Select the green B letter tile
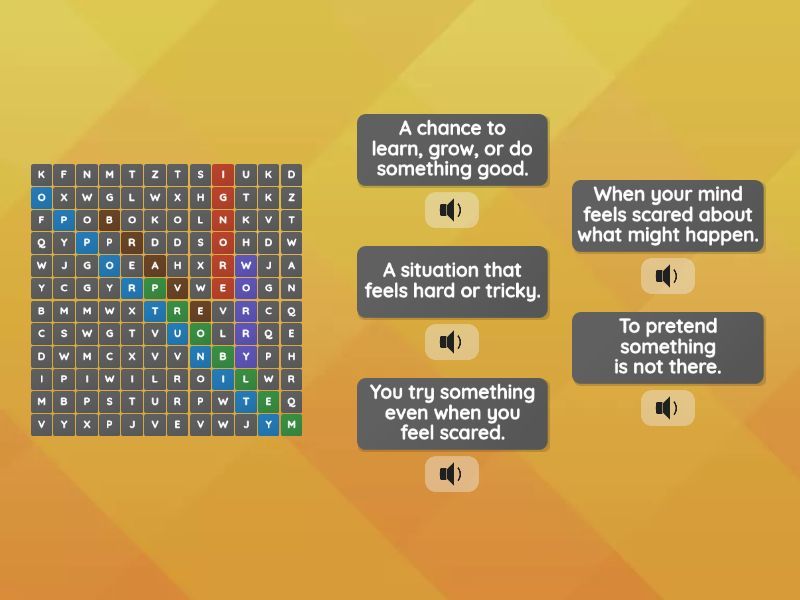Viewport: 800px width, 600px height. [223, 357]
